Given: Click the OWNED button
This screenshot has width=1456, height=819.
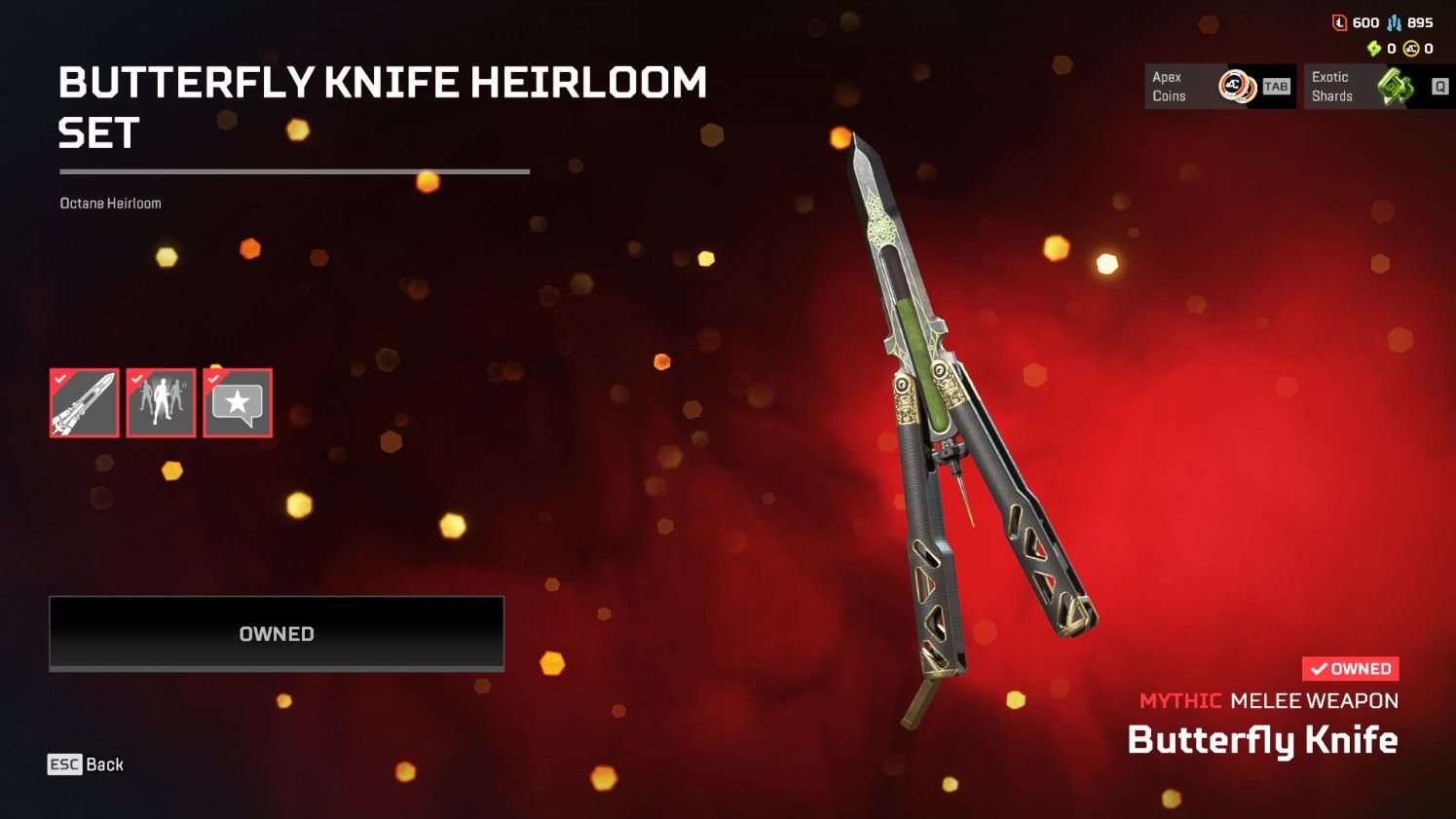Looking at the screenshot, I should click(x=276, y=633).
